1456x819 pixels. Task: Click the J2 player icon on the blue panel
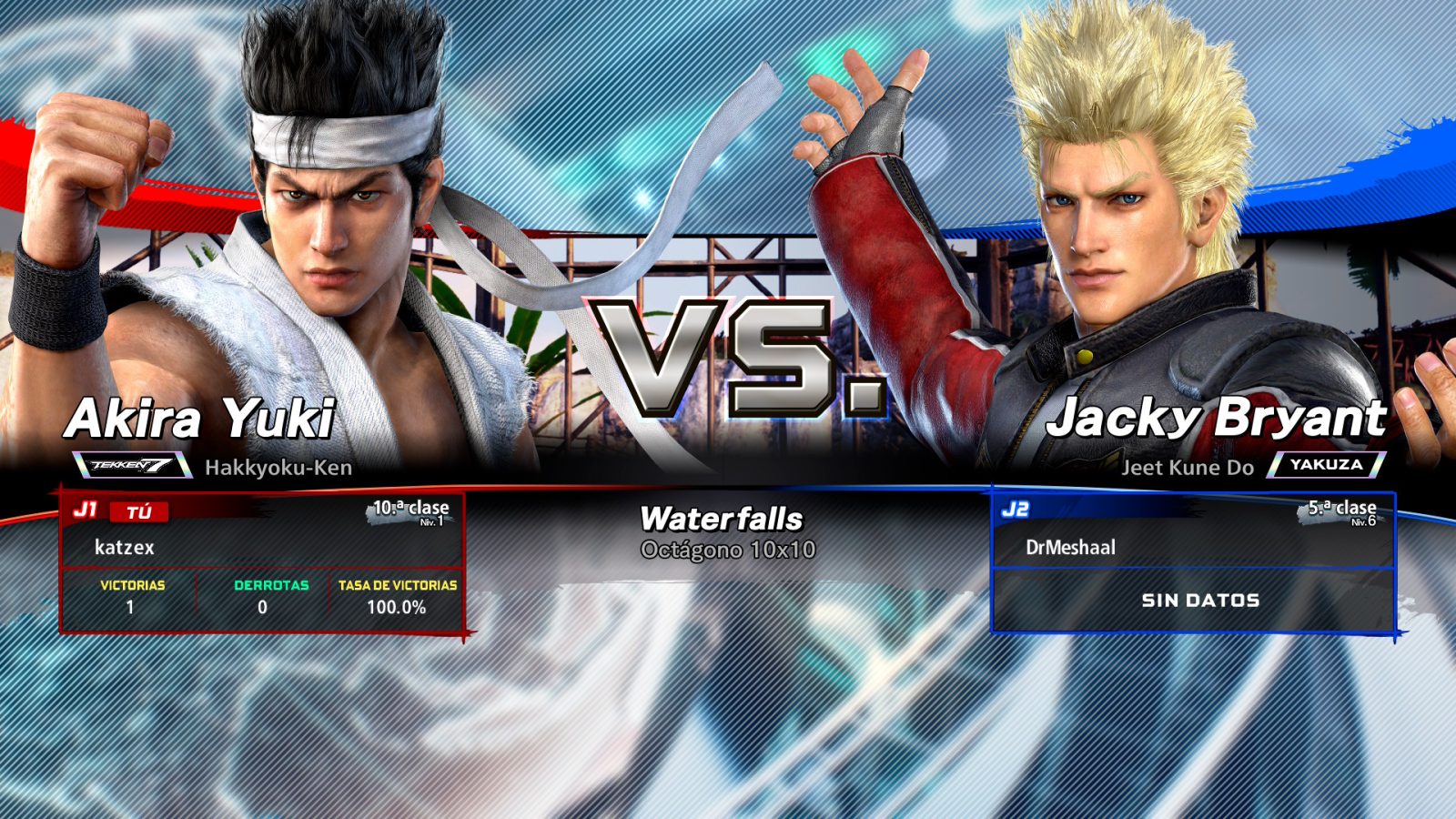(x=1017, y=511)
